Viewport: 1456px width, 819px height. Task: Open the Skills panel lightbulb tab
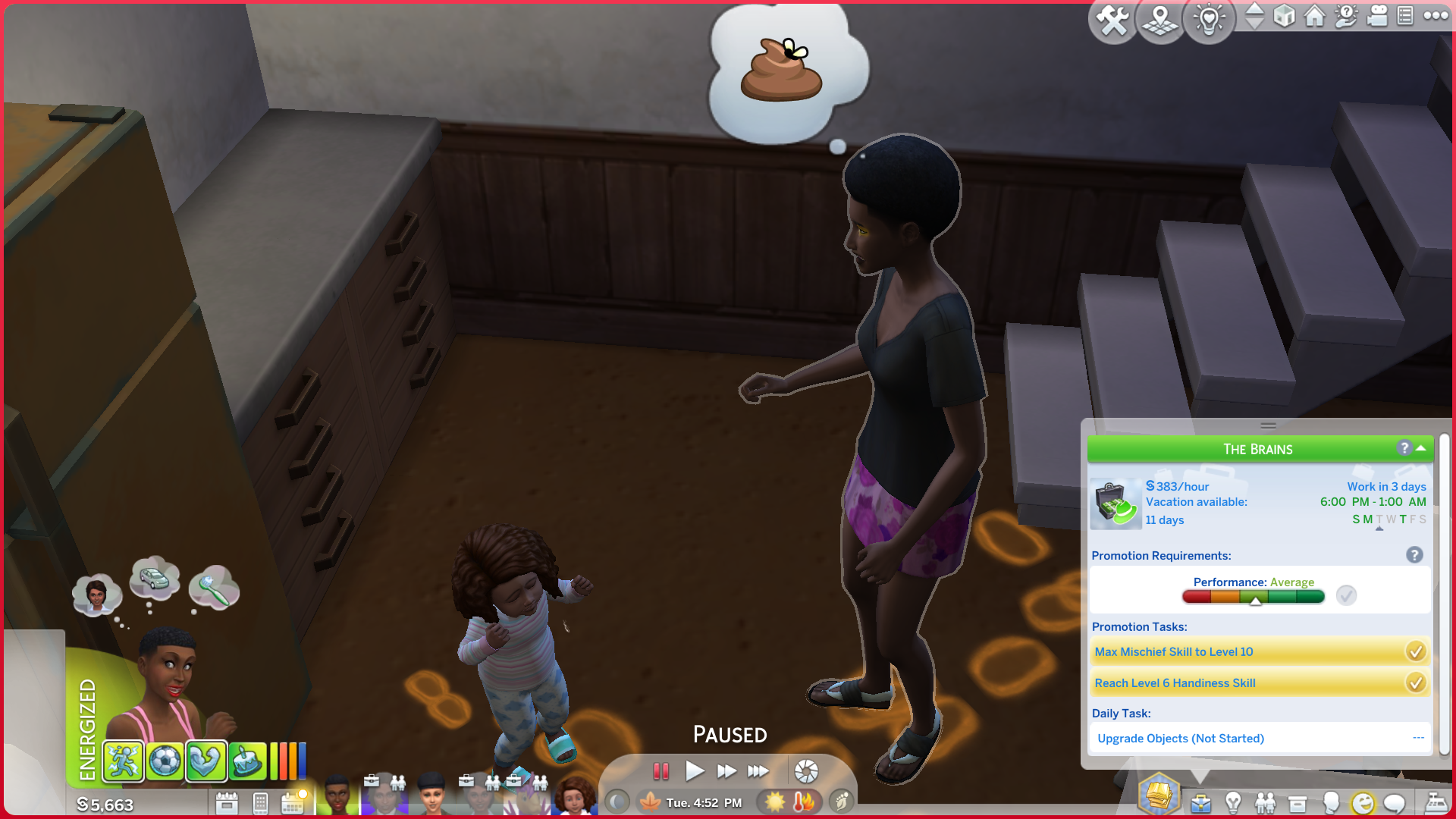1233,803
